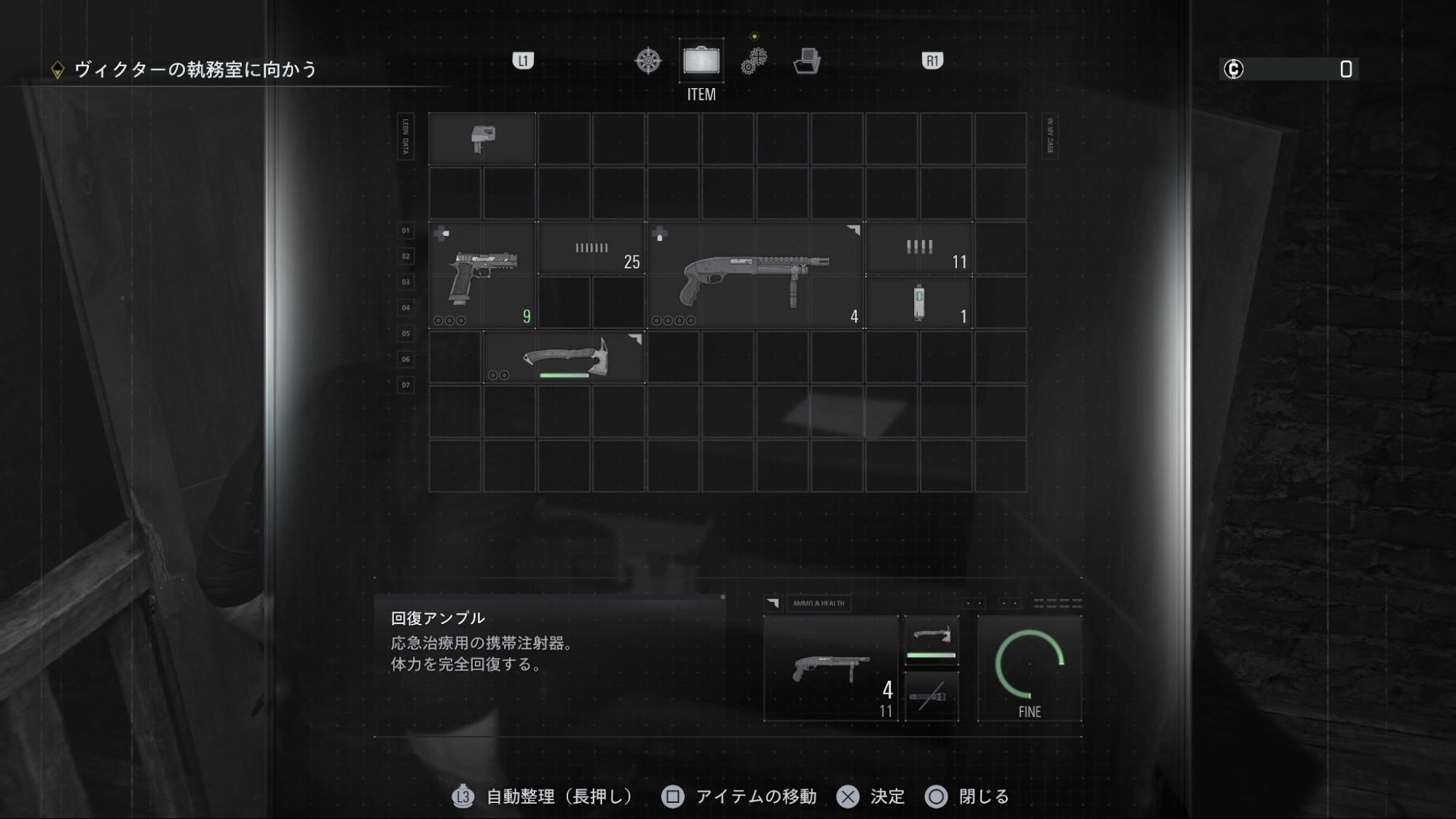Viewport: 1456px width, 819px height.
Task: Click the objective text ヴィクターの執務室に向かう
Action: (194, 70)
